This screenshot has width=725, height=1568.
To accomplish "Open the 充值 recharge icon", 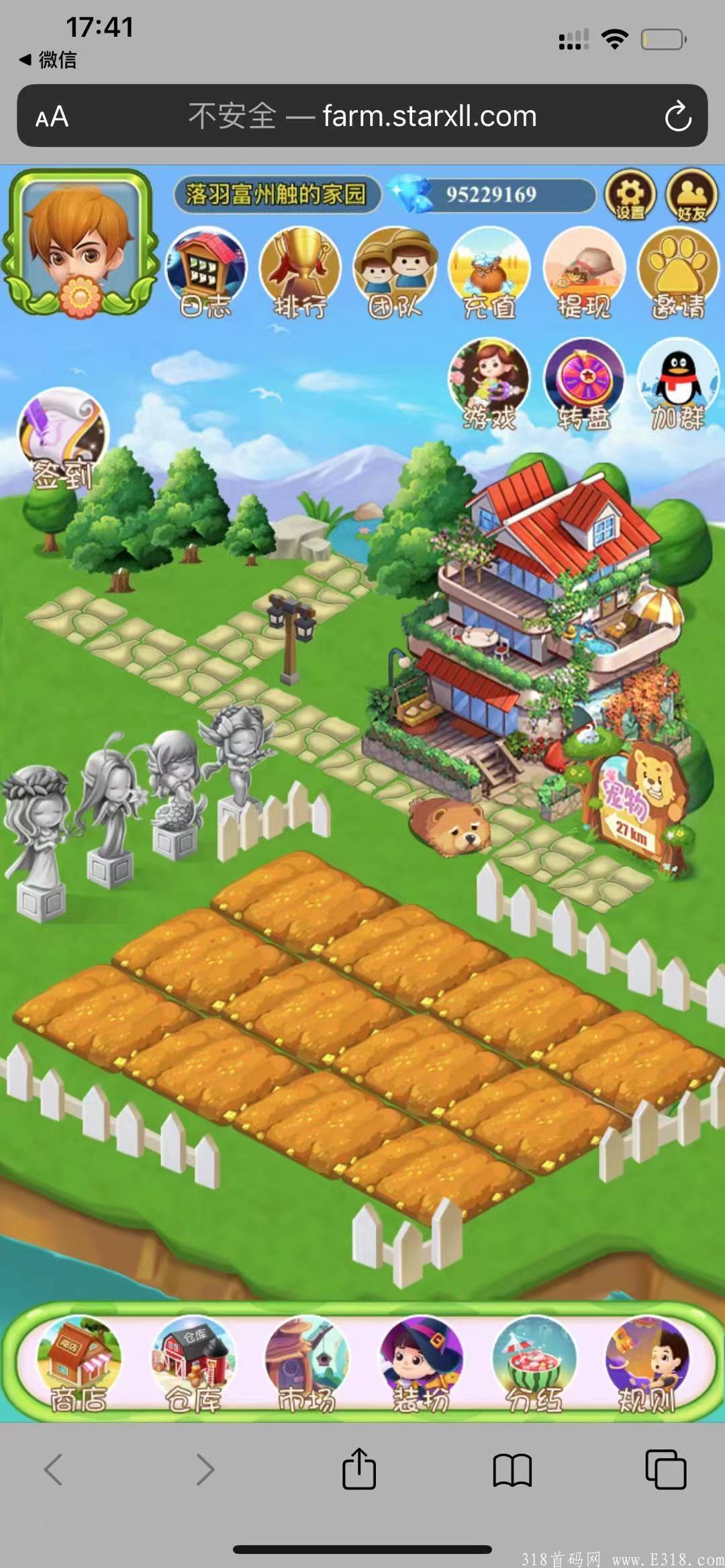I will pos(489,272).
